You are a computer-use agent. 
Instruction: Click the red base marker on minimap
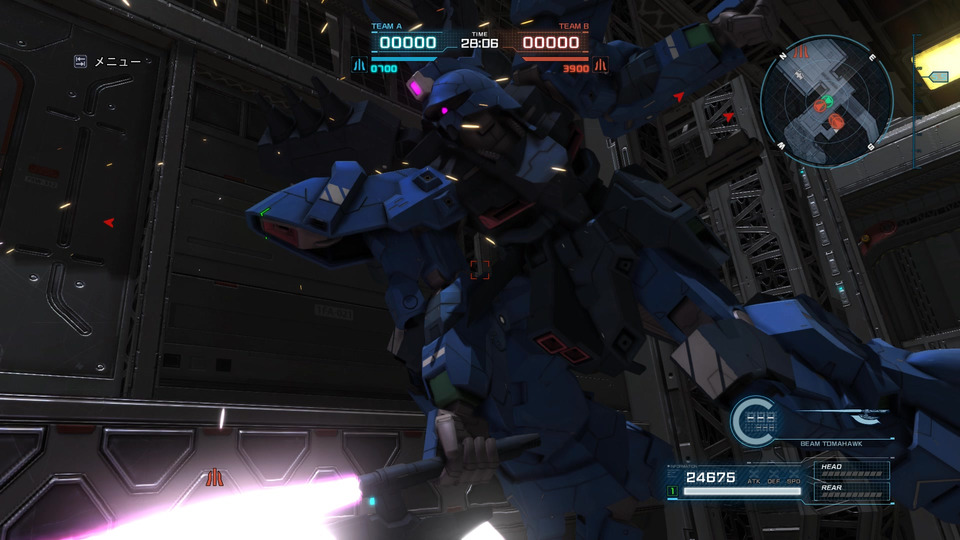coord(800,52)
